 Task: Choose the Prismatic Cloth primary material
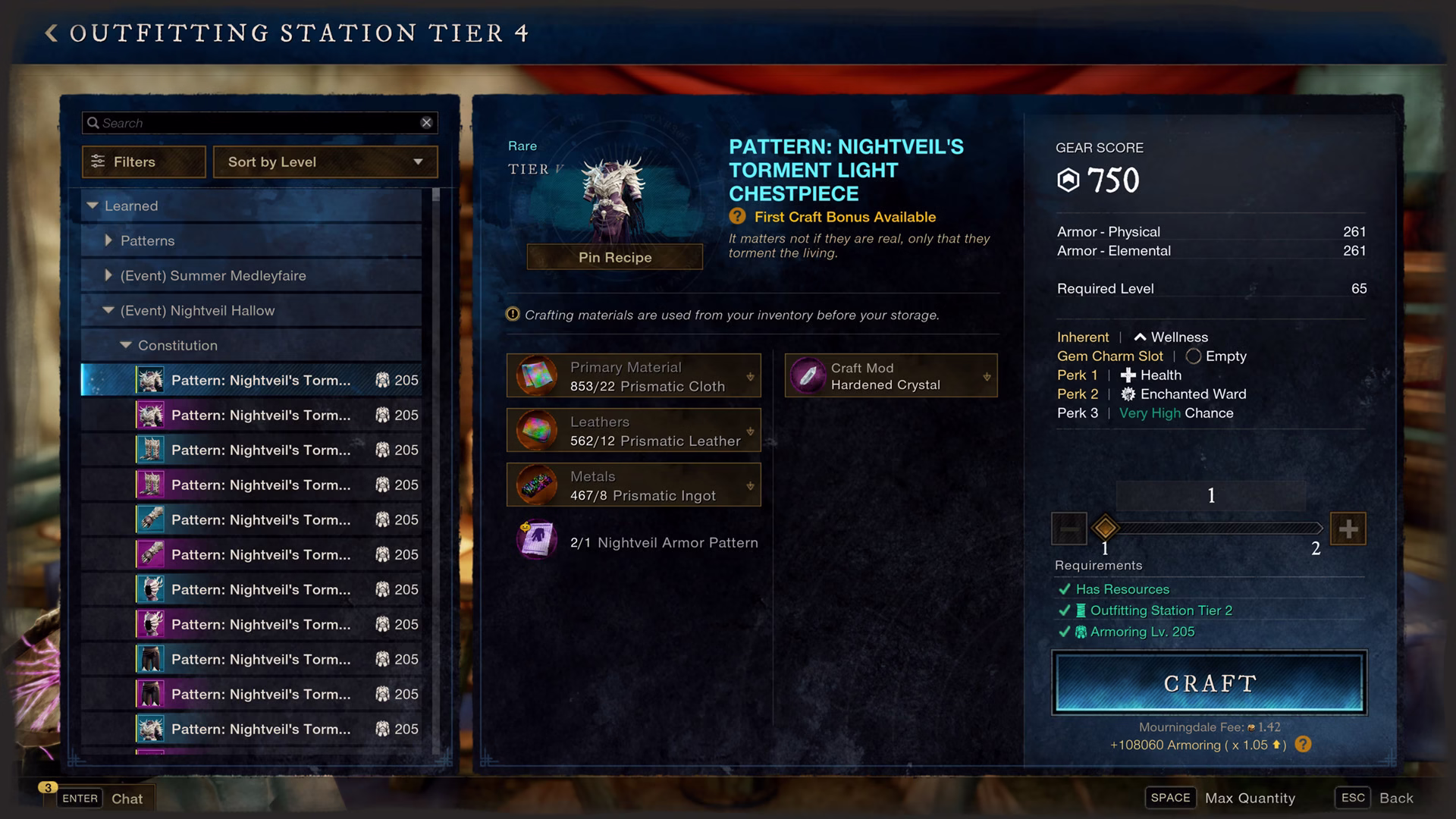click(633, 375)
